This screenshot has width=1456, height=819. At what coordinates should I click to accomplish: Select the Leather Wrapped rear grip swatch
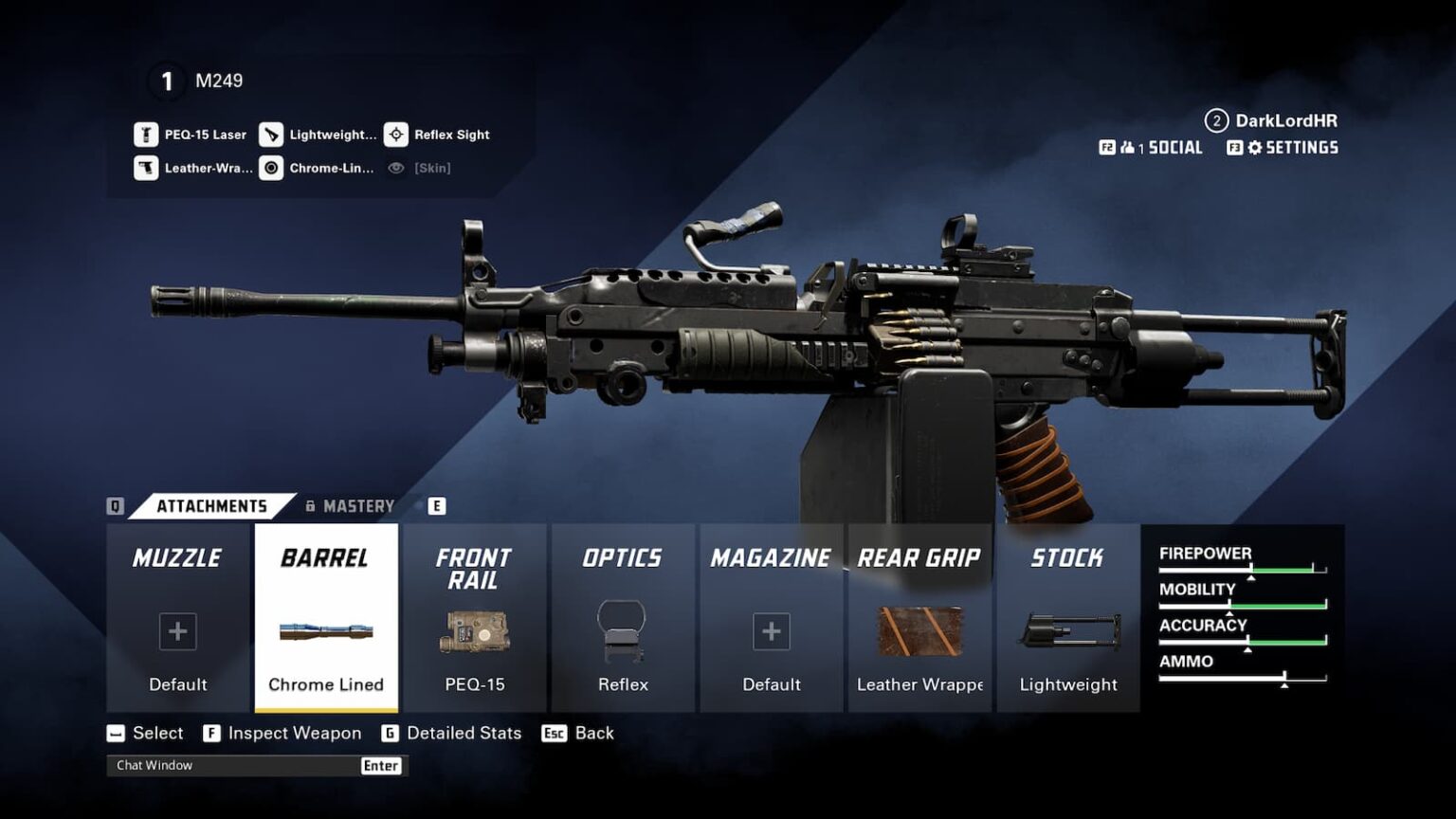click(x=919, y=630)
